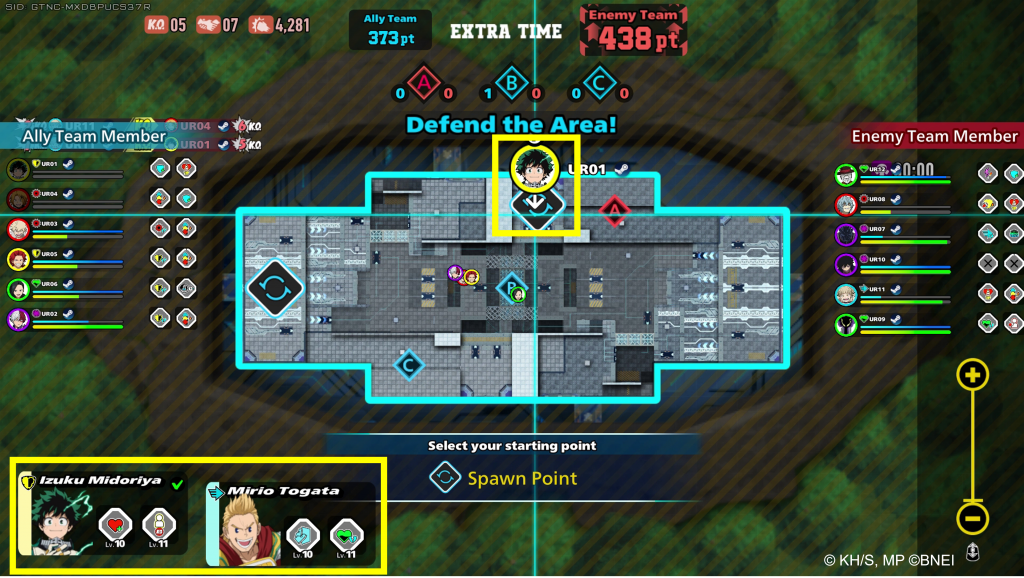Choose the Area C marker on the map
Image resolution: width=1024 pixels, height=578 pixels.
(x=407, y=364)
